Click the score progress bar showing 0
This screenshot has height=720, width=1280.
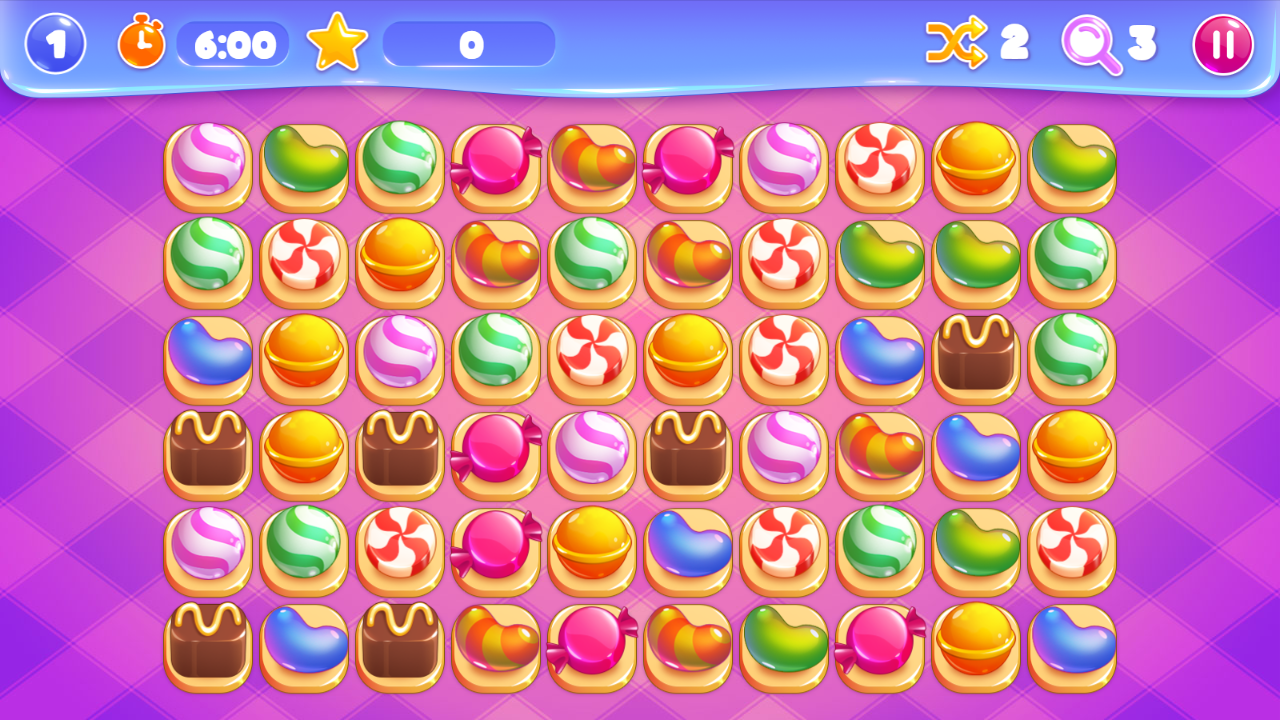click(470, 45)
